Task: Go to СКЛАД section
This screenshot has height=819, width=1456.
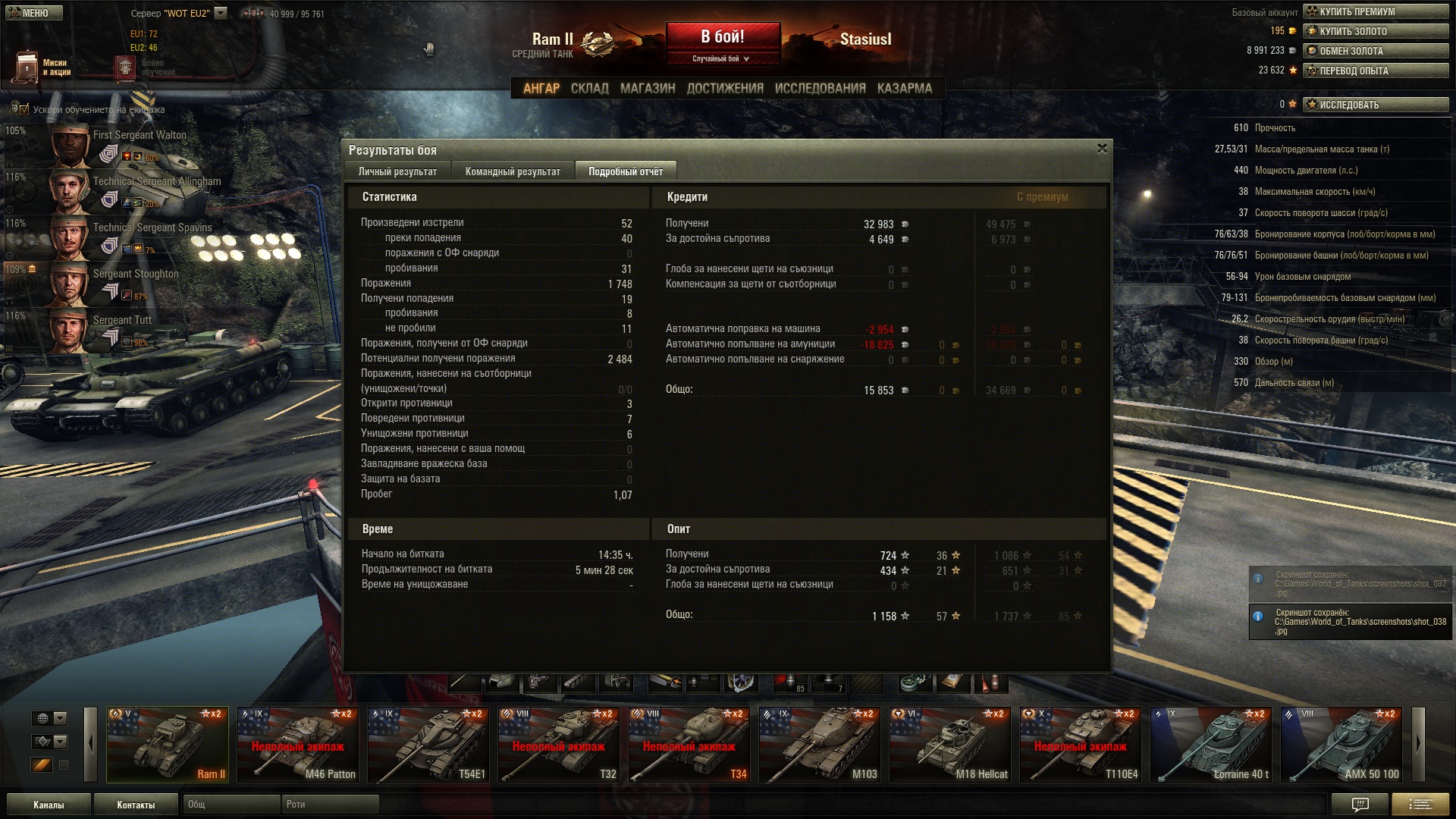Action: [589, 89]
